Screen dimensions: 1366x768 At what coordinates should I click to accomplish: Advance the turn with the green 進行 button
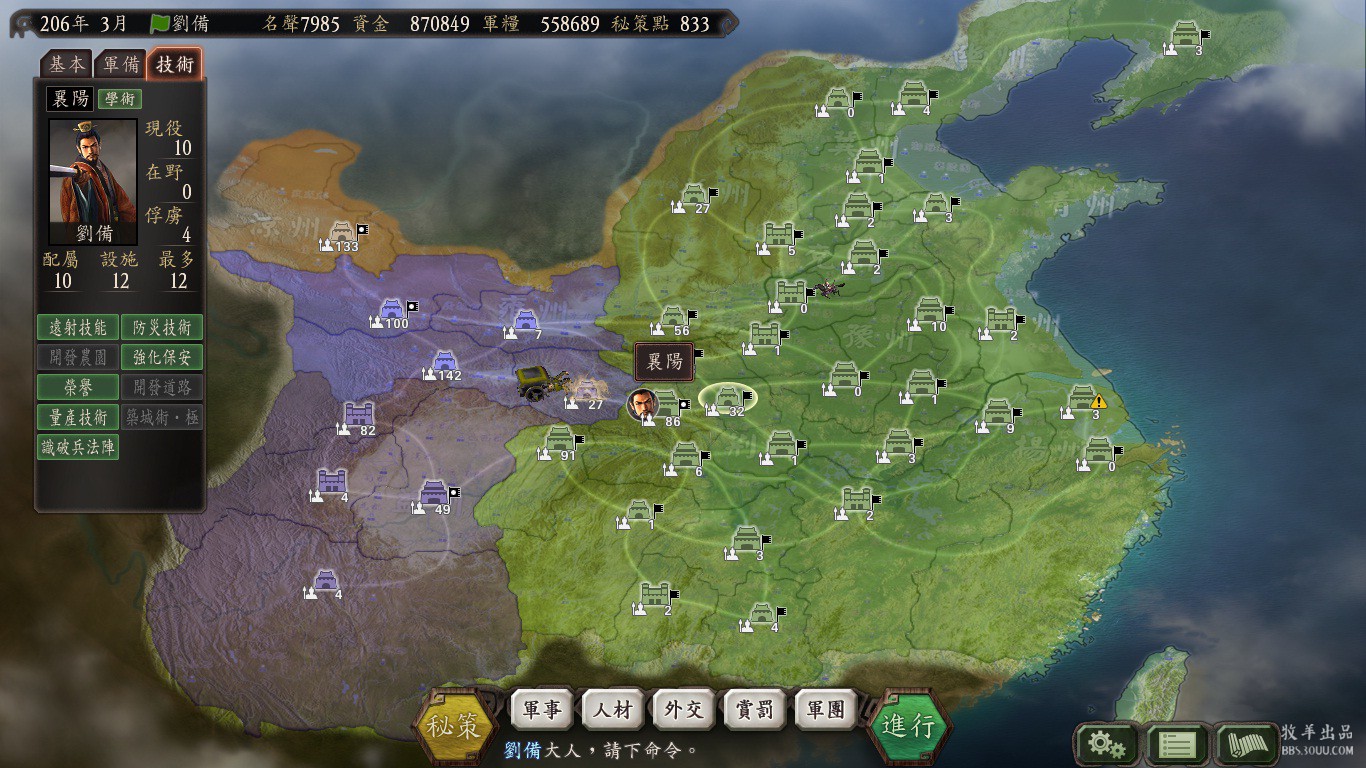tap(908, 725)
